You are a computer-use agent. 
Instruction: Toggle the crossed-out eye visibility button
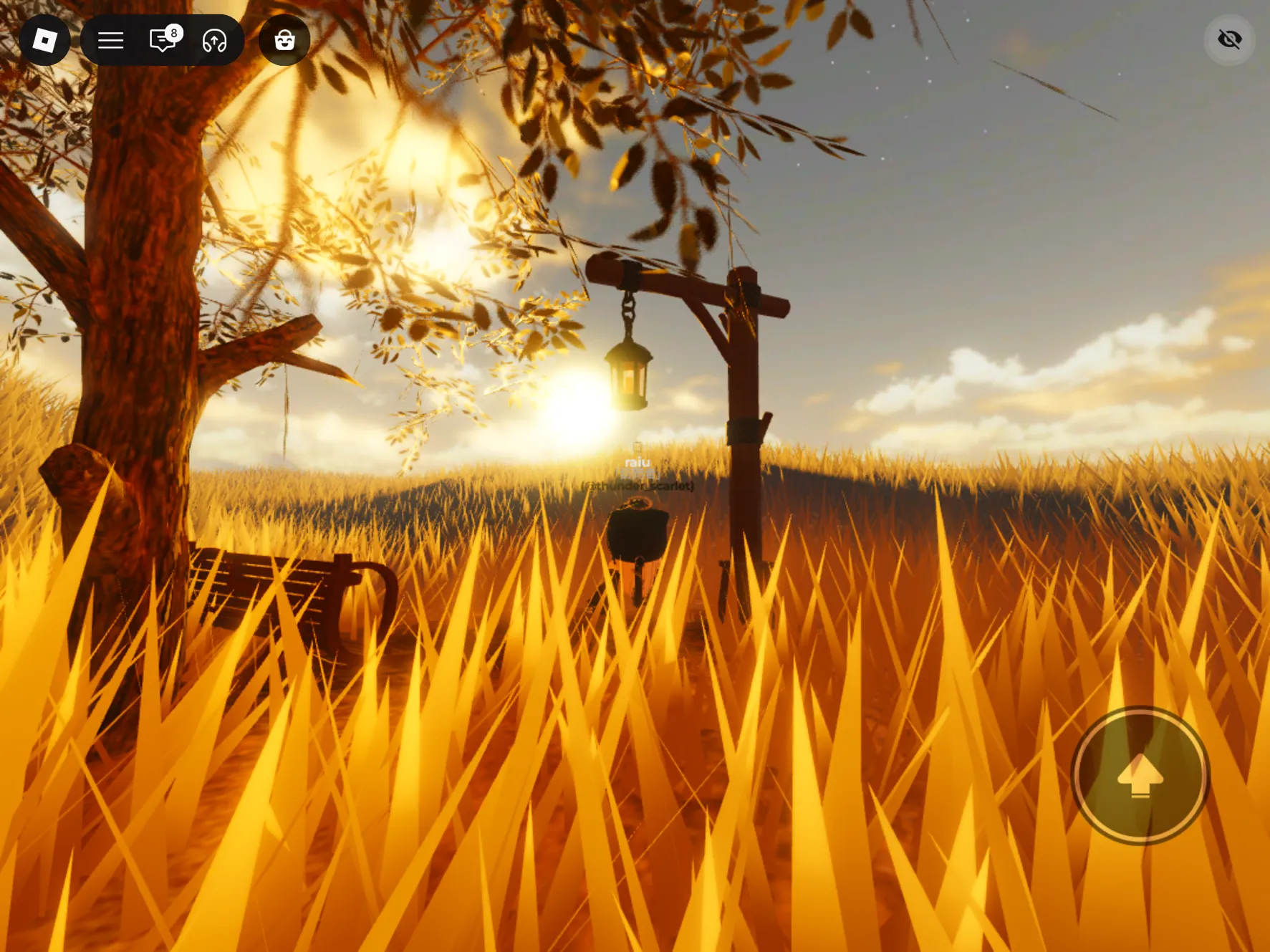click(x=1229, y=39)
